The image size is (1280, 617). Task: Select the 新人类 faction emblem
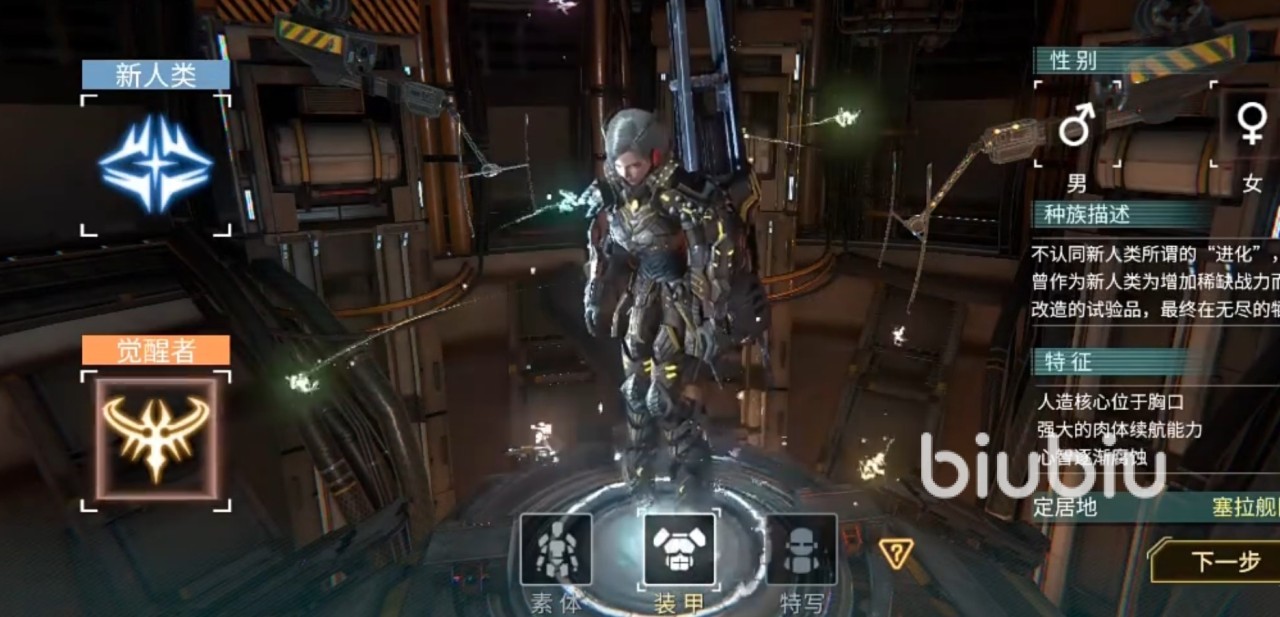click(x=155, y=164)
